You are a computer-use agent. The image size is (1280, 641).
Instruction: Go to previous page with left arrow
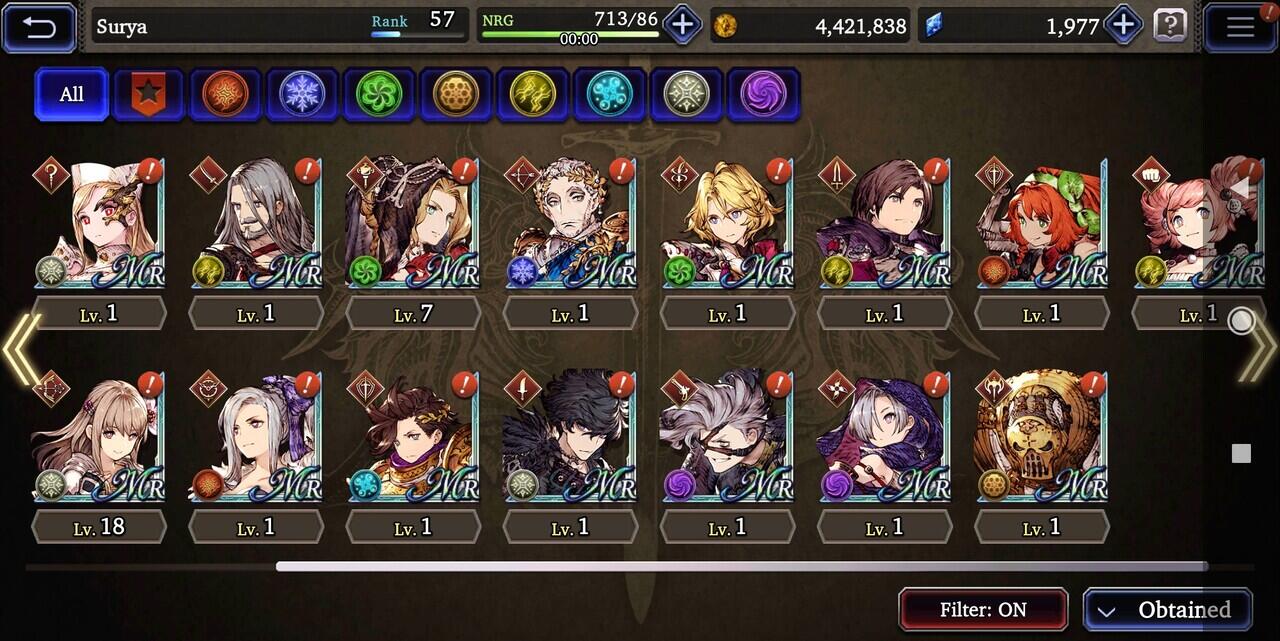pos(20,349)
